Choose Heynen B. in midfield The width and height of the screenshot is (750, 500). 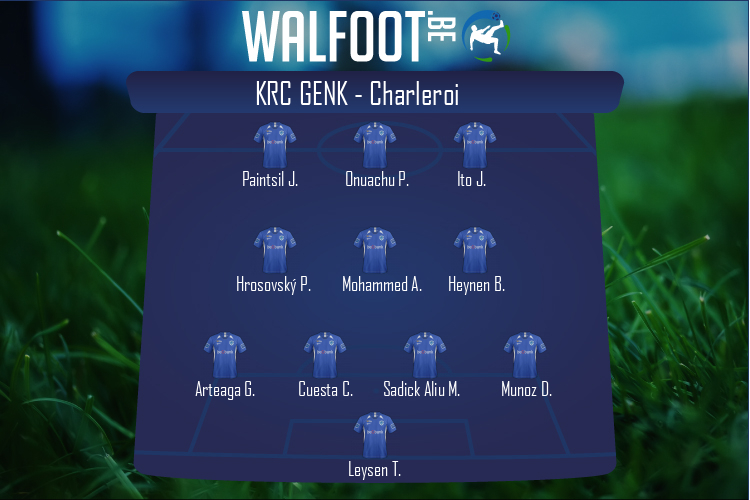[x=475, y=251]
